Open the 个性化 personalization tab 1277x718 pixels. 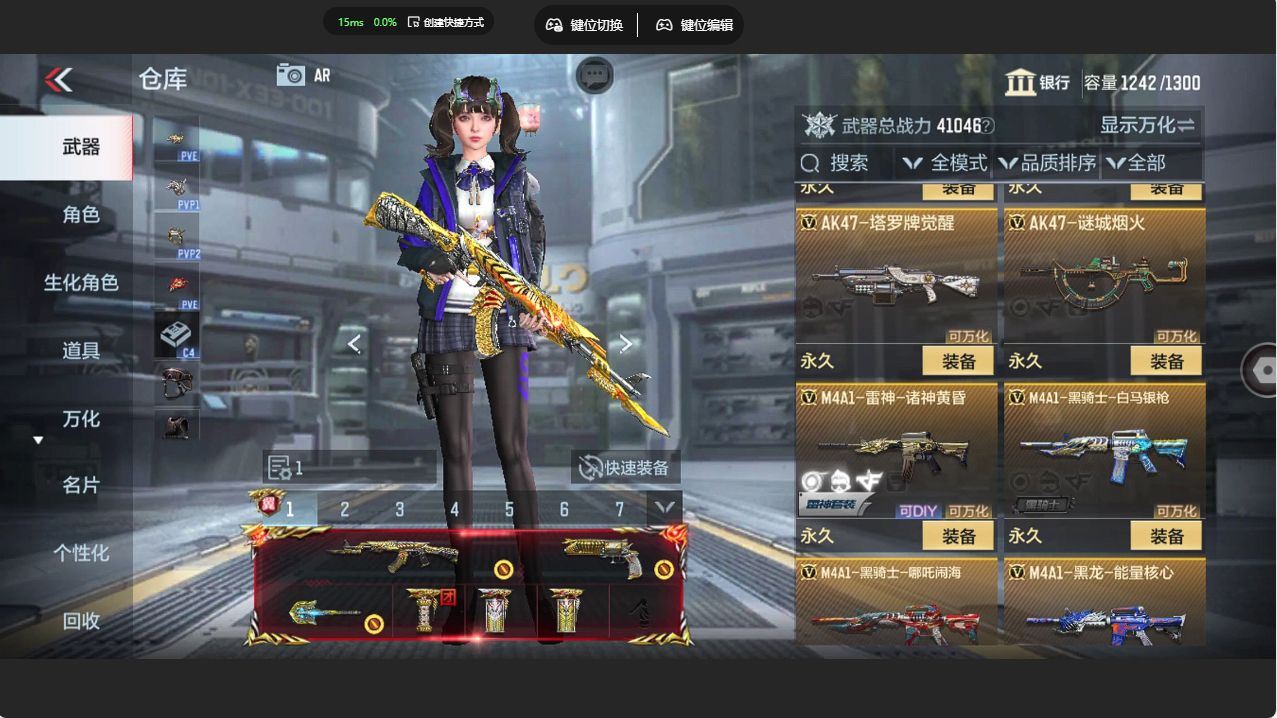pos(81,553)
